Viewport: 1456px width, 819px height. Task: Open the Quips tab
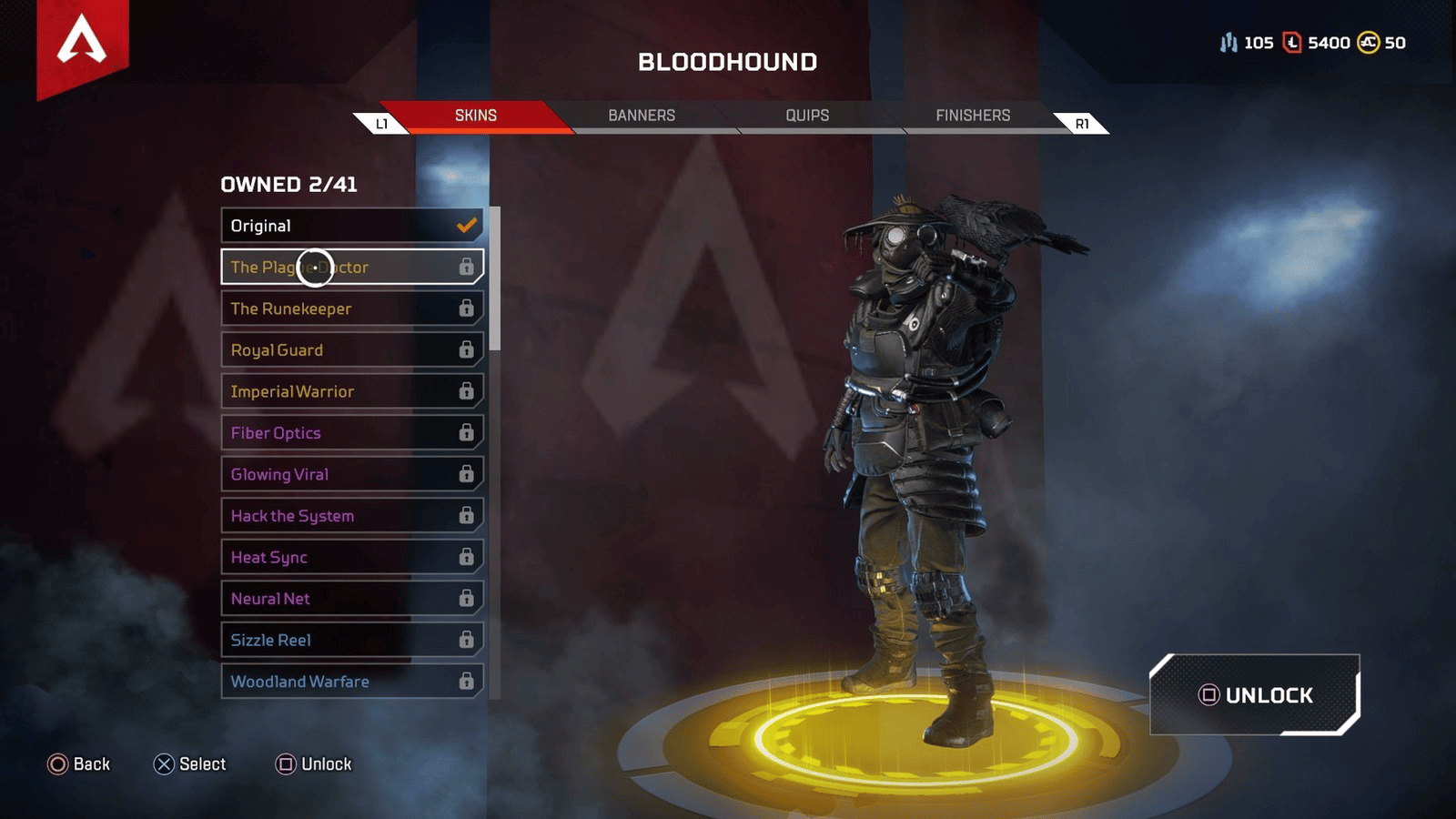[x=807, y=116]
